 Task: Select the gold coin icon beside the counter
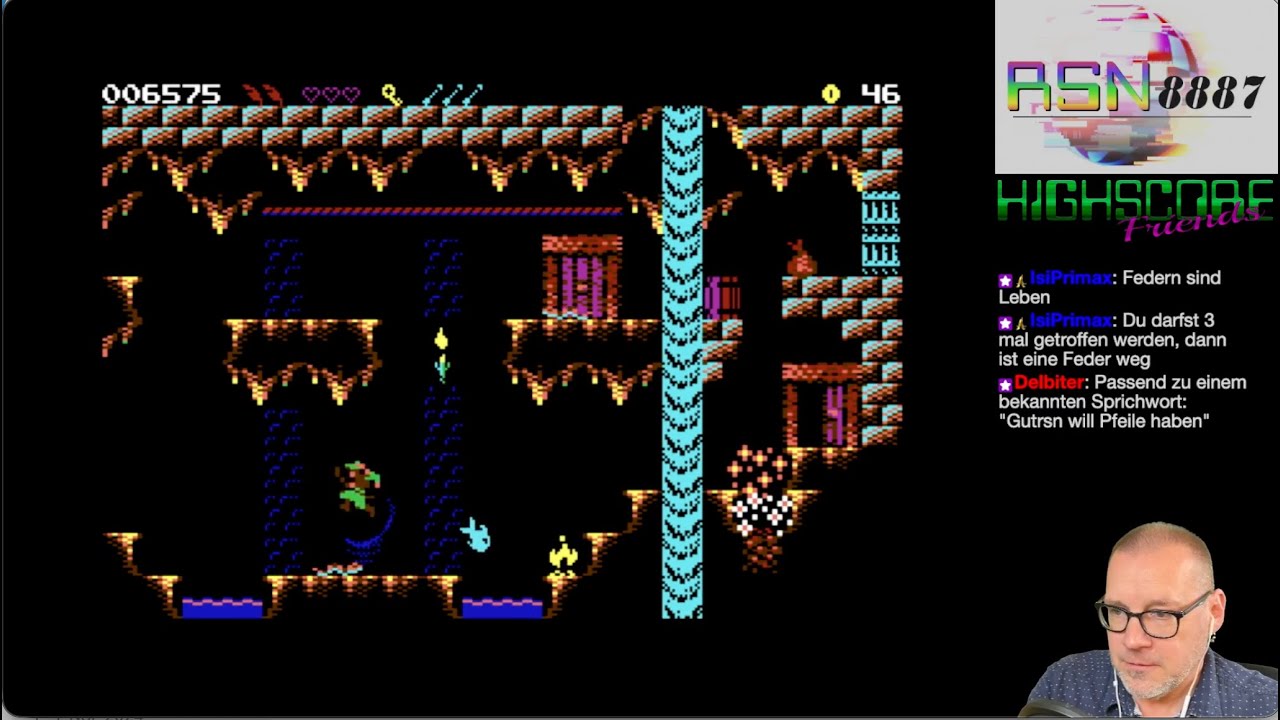[830, 94]
